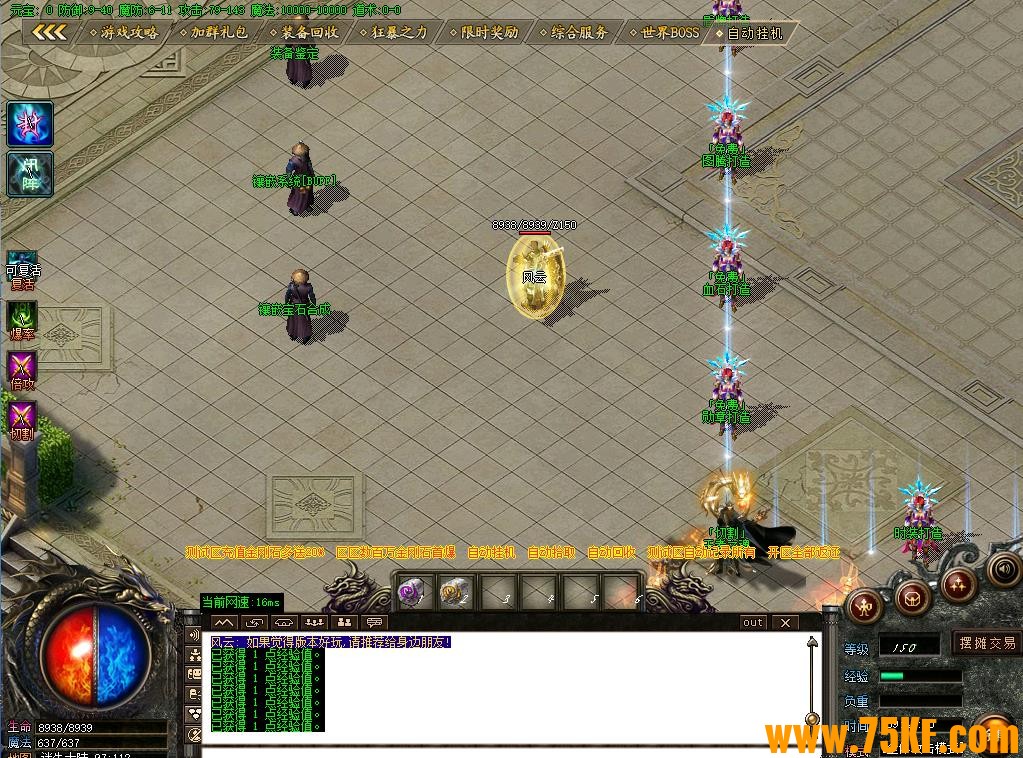
Task: Collapse the top menu with the triple-arrow button
Action: click(48, 32)
